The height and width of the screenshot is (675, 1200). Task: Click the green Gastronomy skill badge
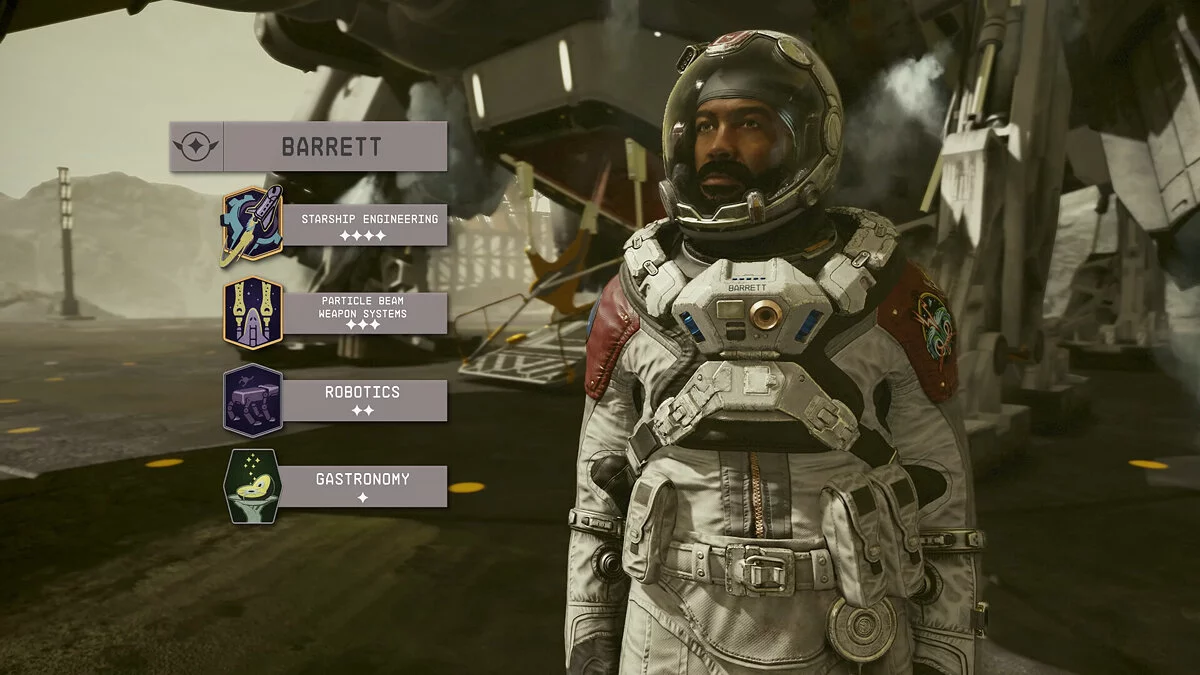(252, 486)
